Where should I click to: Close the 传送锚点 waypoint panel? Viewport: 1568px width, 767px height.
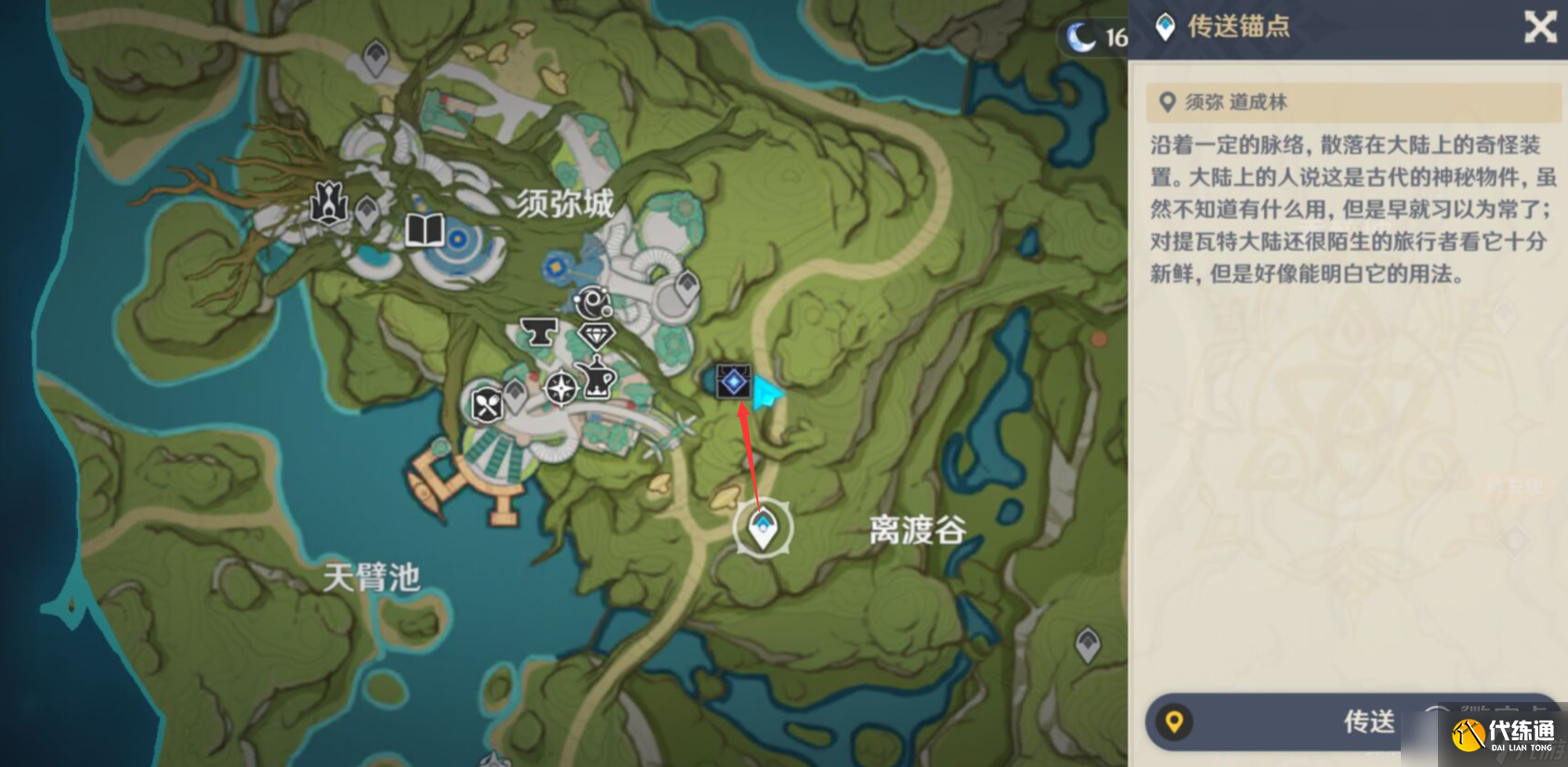pyautogui.click(x=1541, y=27)
